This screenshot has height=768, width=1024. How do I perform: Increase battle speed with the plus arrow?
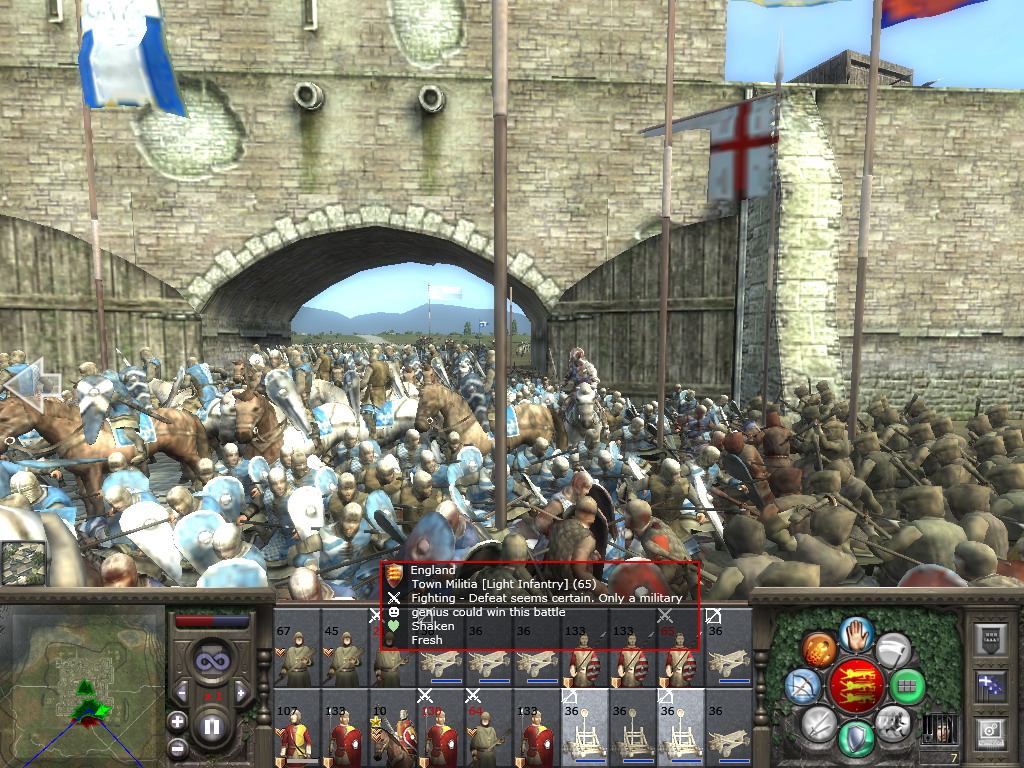pyautogui.click(x=240, y=692)
